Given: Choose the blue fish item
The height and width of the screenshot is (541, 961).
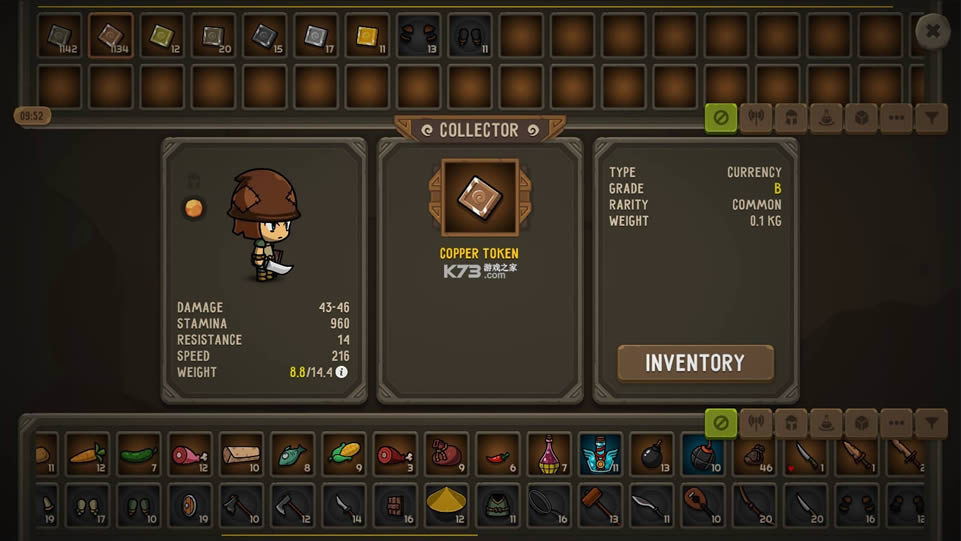Looking at the screenshot, I should click(292, 454).
